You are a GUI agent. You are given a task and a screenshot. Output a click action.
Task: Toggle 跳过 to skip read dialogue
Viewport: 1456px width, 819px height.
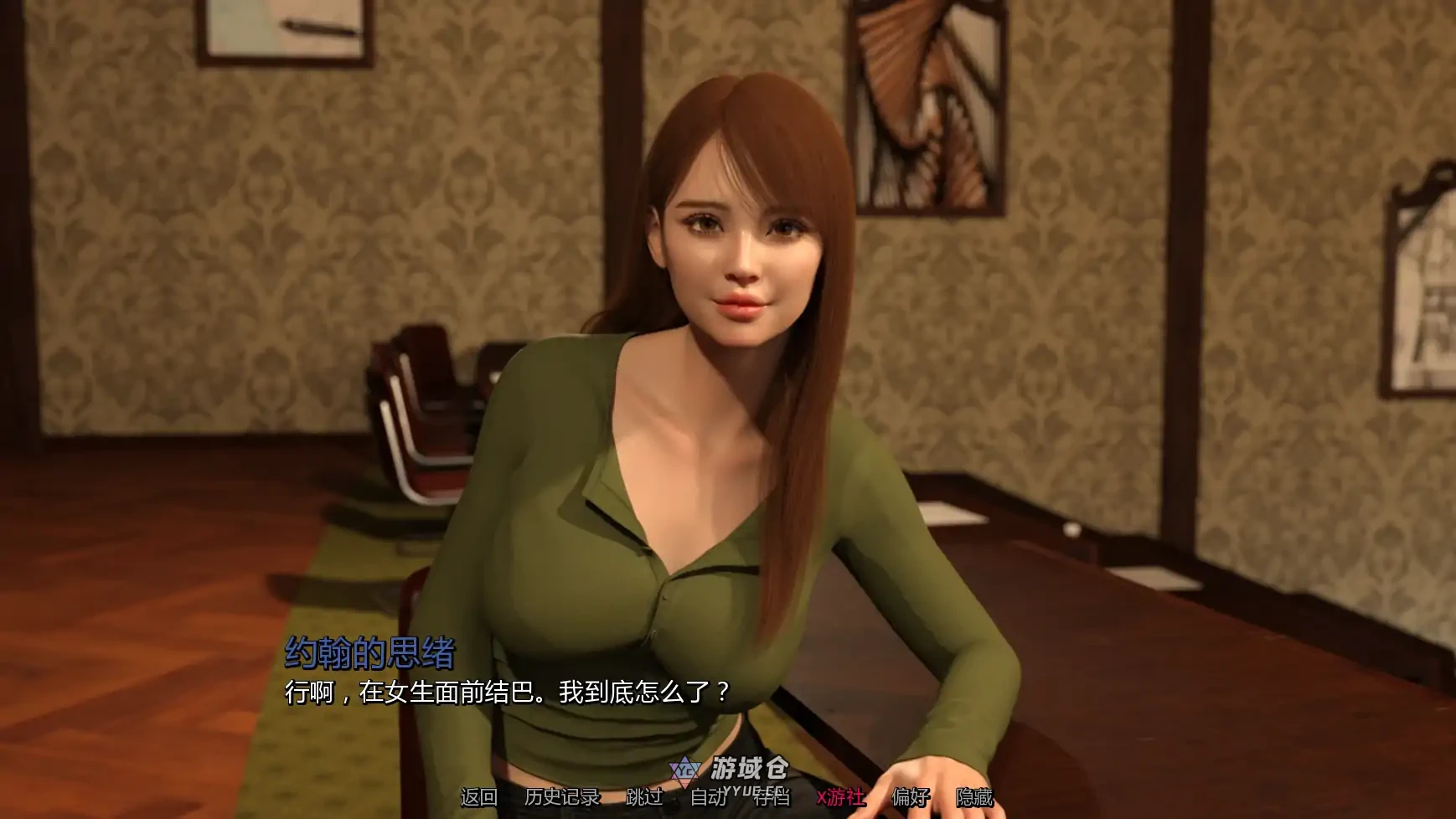click(x=646, y=797)
